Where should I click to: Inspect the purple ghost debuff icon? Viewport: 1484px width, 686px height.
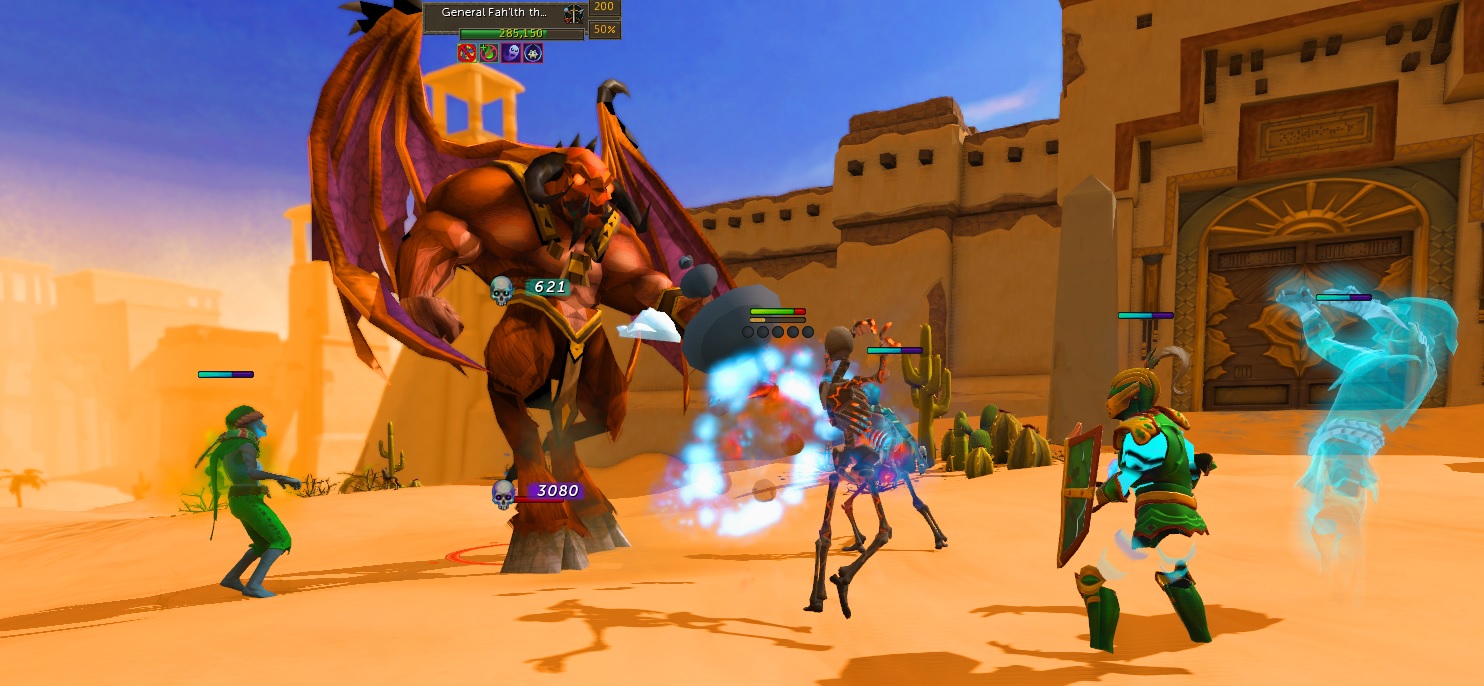(x=511, y=53)
